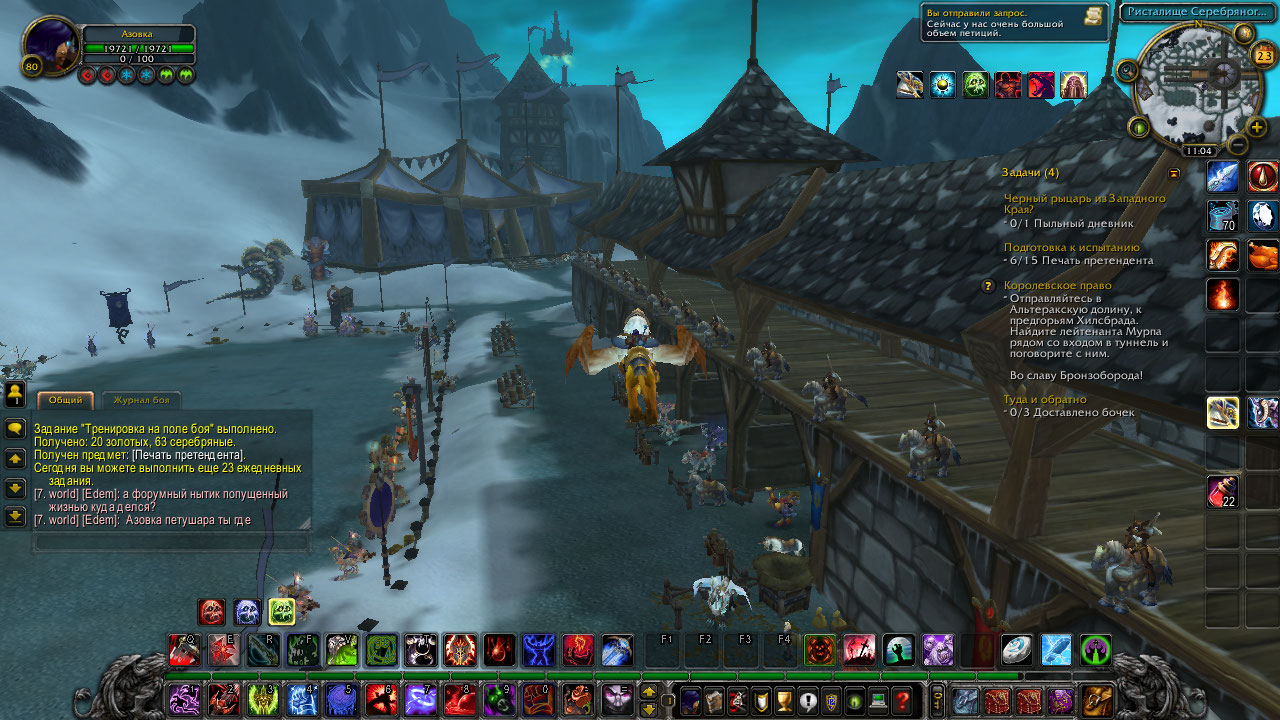Zoom in the minimap with the plus button
1280x720 pixels.
(1257, 127)
